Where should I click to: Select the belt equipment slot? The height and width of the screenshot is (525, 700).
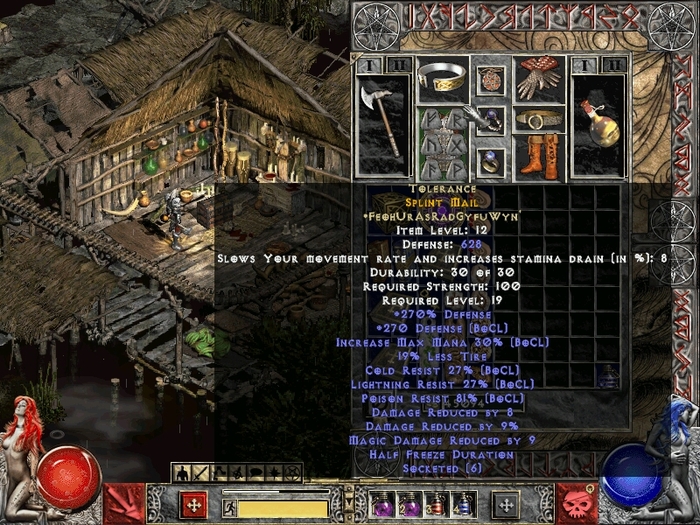[539, 120]
